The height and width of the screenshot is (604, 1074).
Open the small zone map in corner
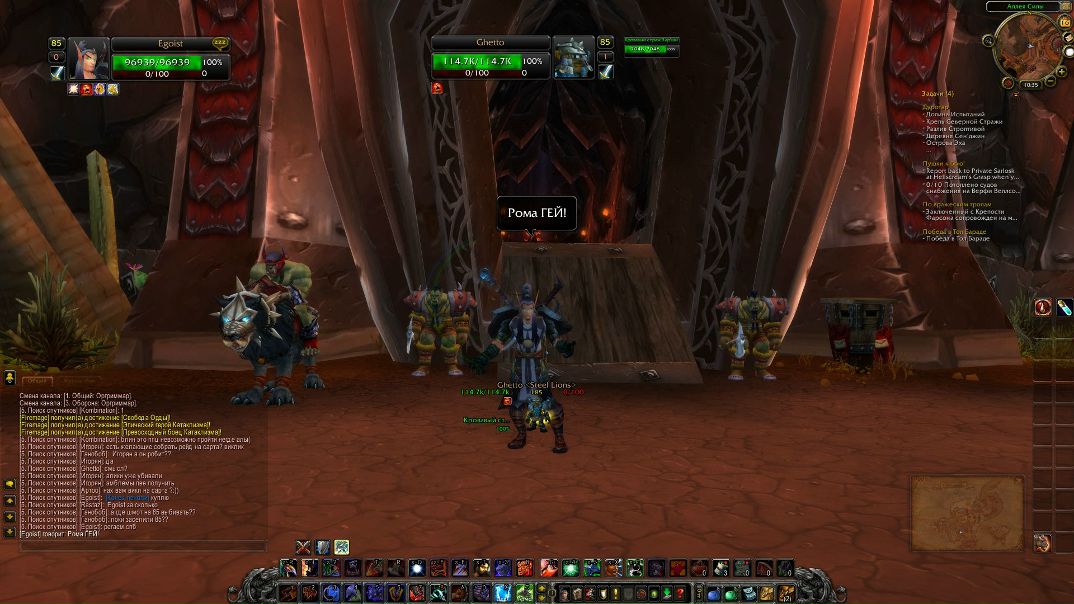tap(966, 513)
